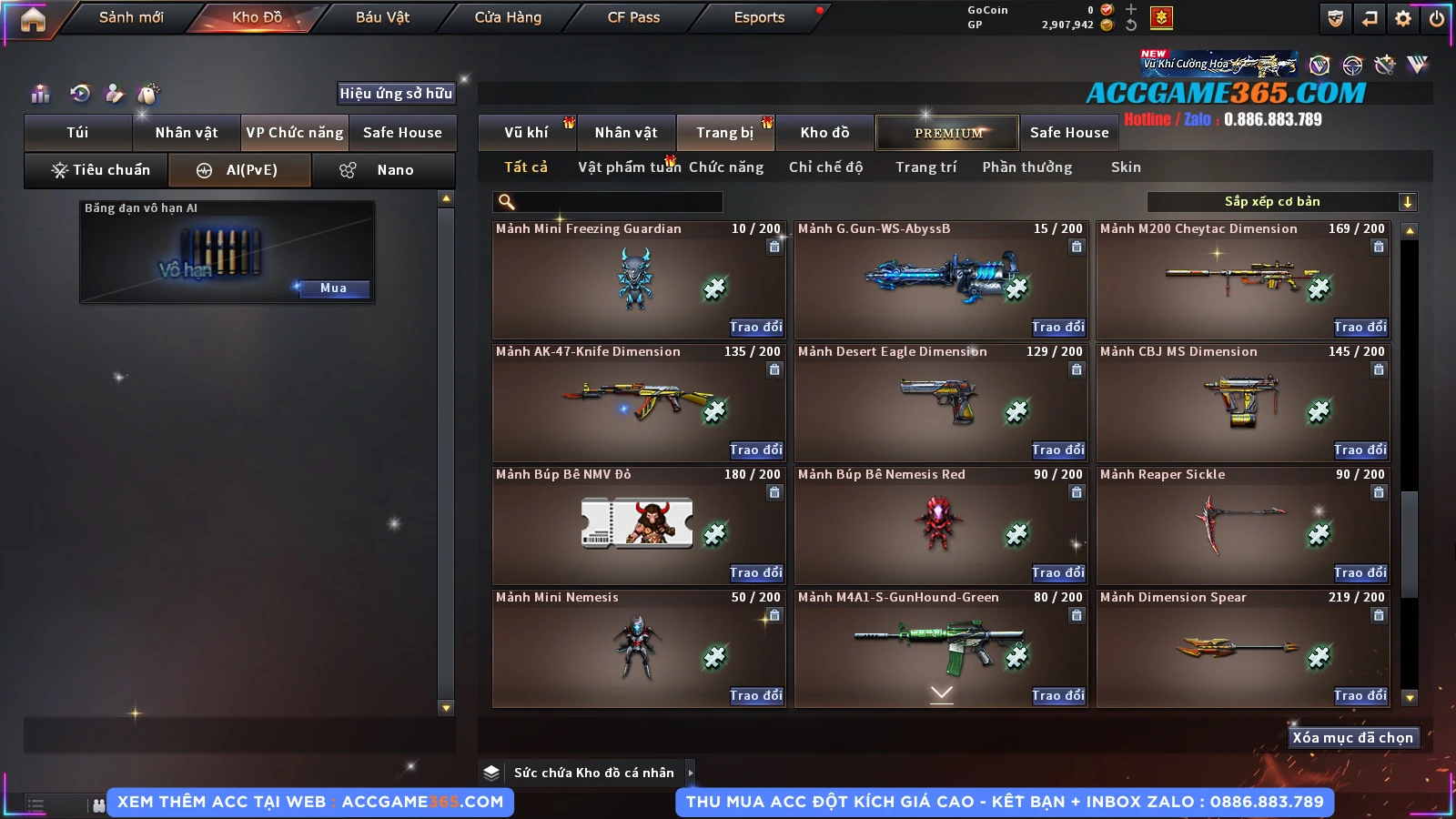This screenshot has width=1456, height=819.
Task: Switch to the Trang bị tab
Action: 724,133
